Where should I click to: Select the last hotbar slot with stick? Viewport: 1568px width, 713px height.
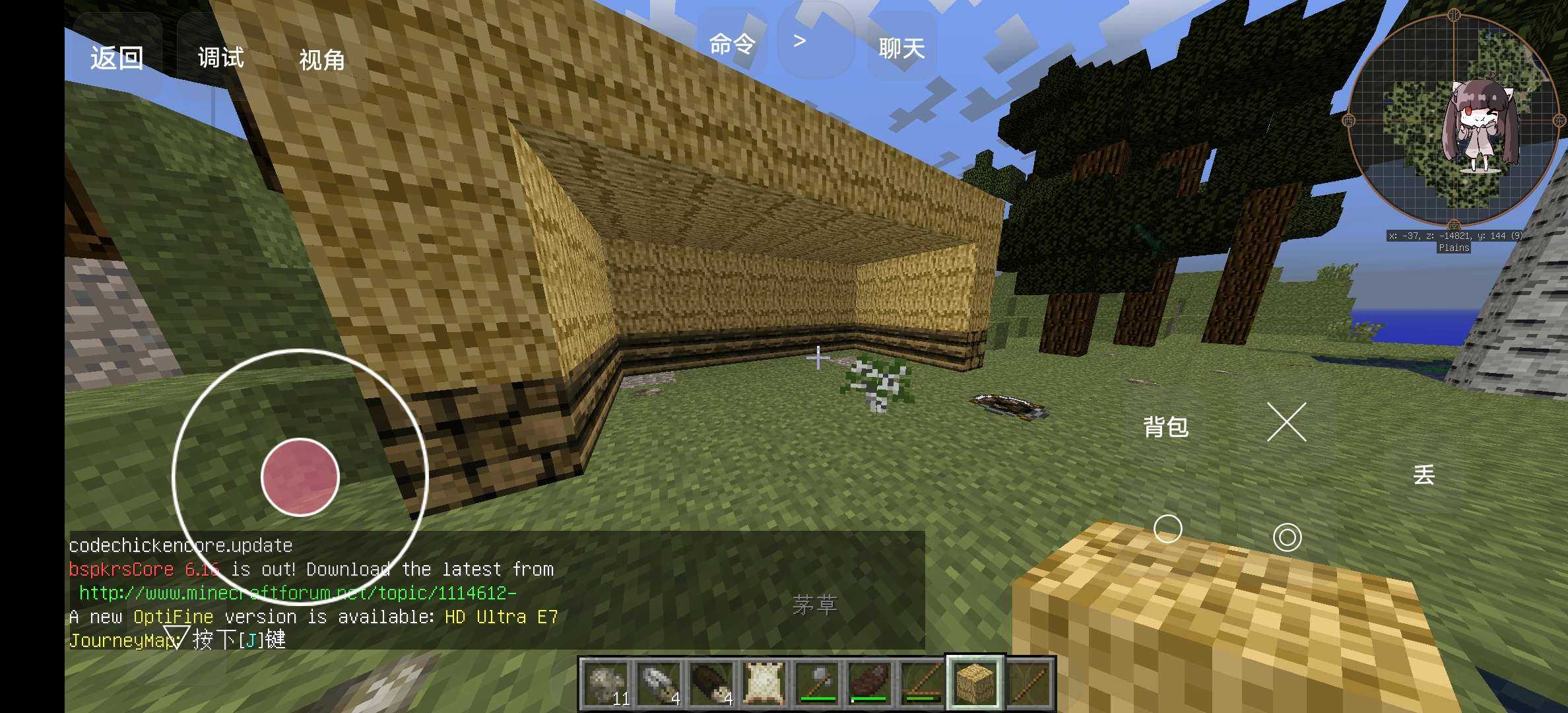1028,683
